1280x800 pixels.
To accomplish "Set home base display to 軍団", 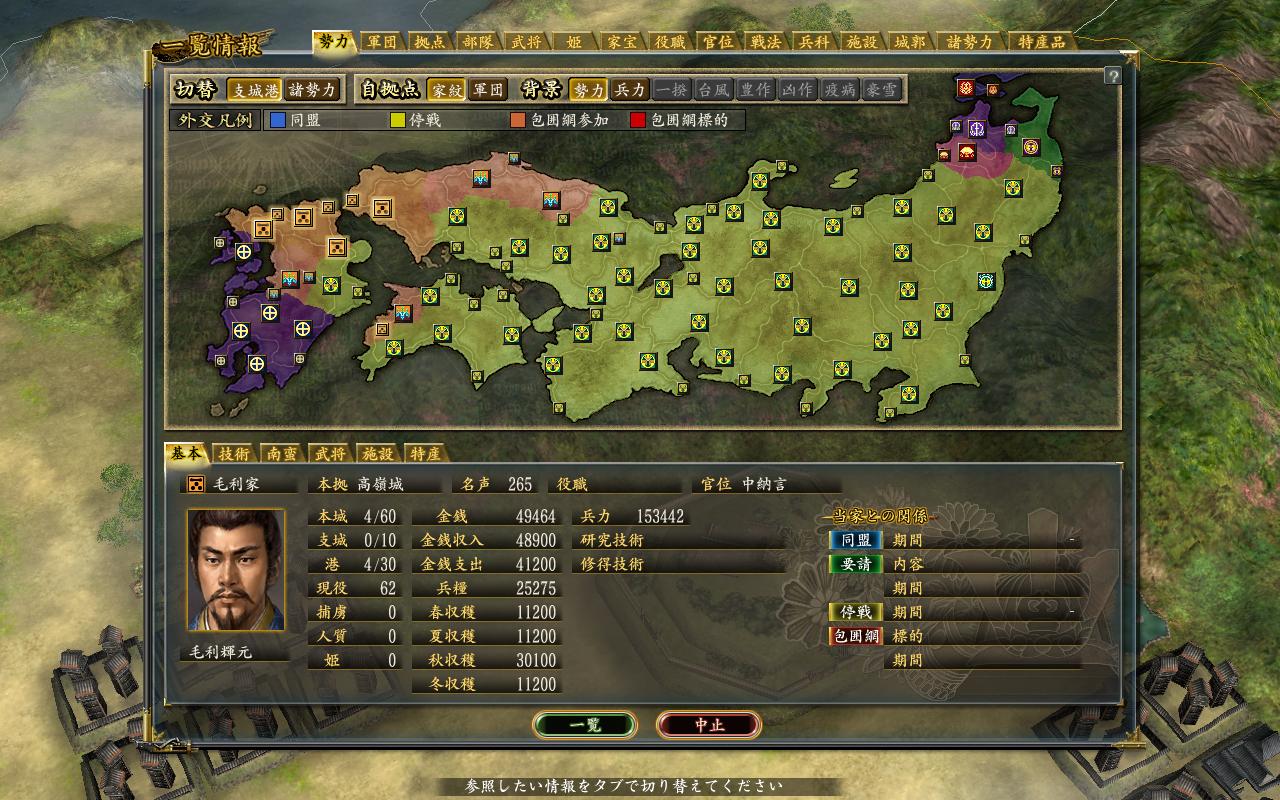I will pyautogui.click(x=488, y=90).
